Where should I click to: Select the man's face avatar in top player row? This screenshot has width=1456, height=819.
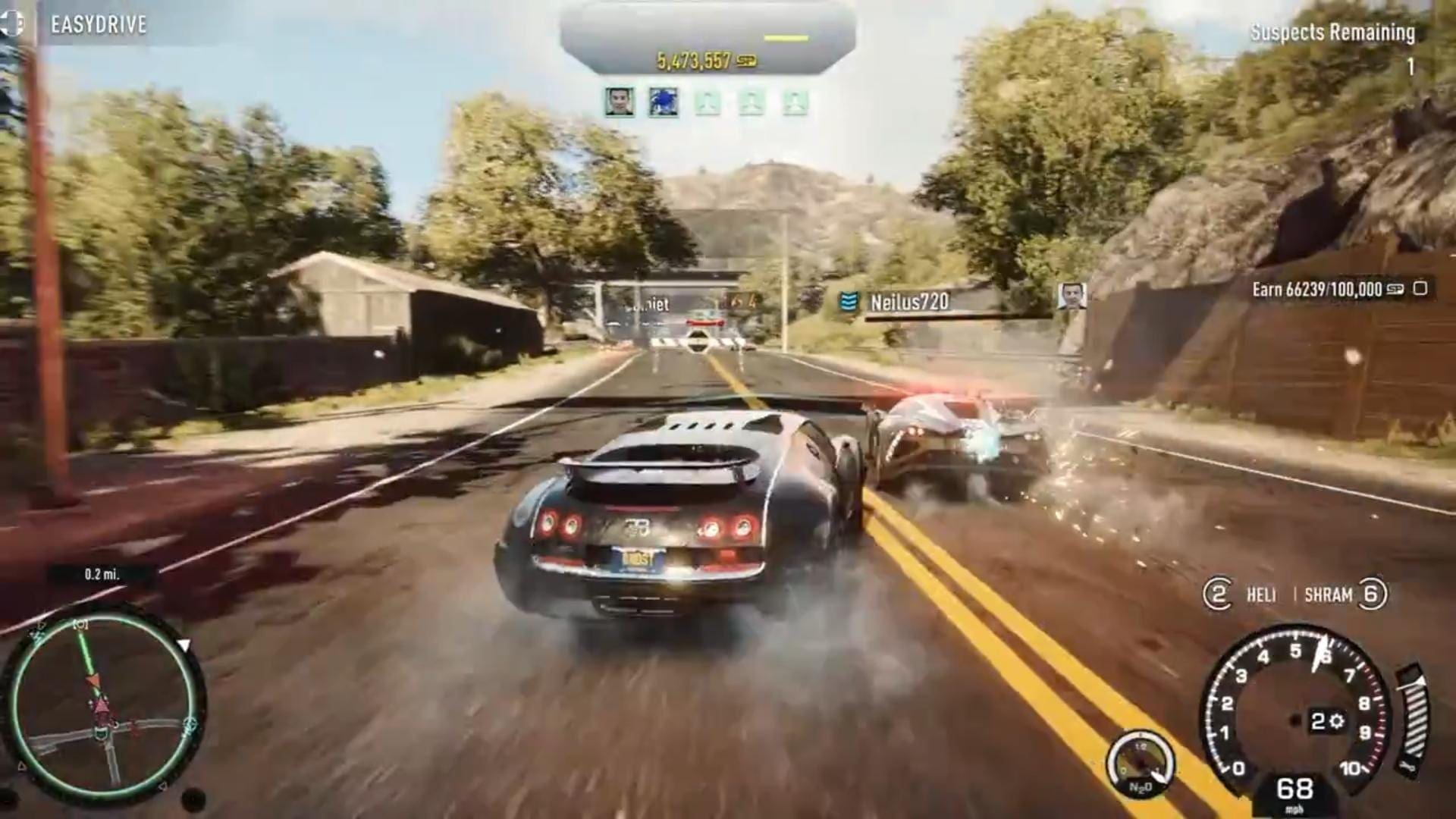(620, 102)
